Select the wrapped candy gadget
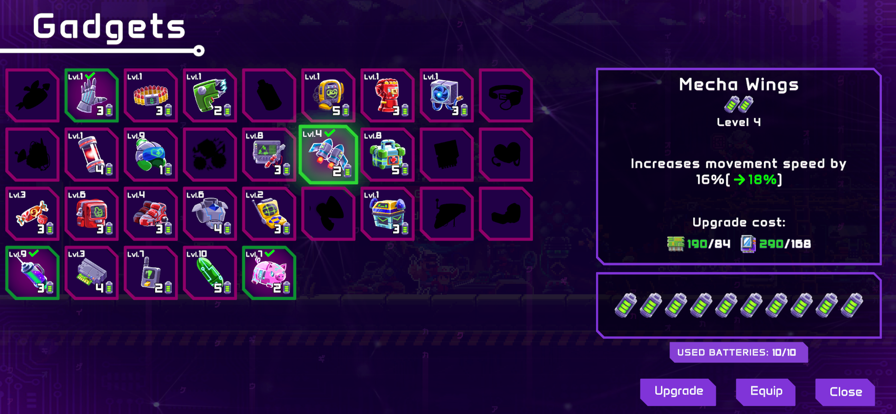 [33, 214]
